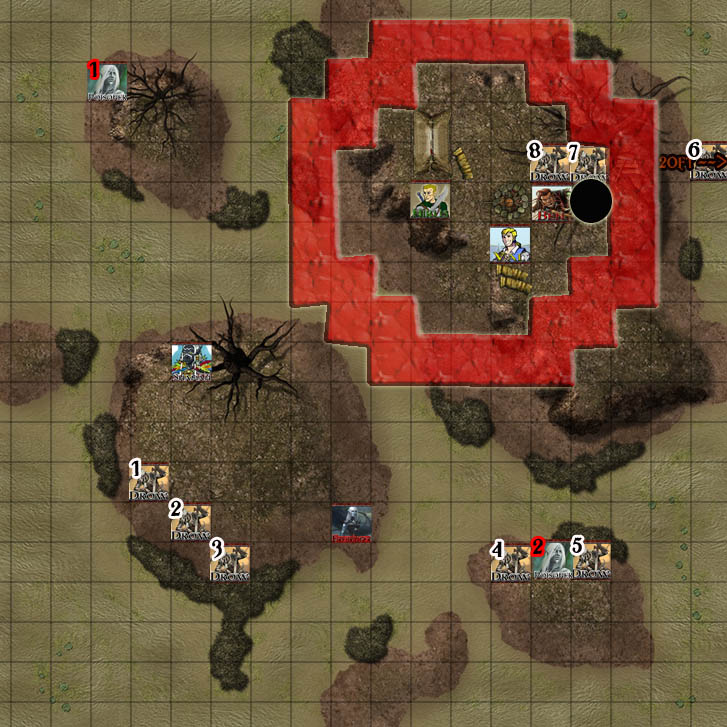This screenshot has height=727, width=727.
Task: Choose the blond elf token with green label
Action: point(430,201)
